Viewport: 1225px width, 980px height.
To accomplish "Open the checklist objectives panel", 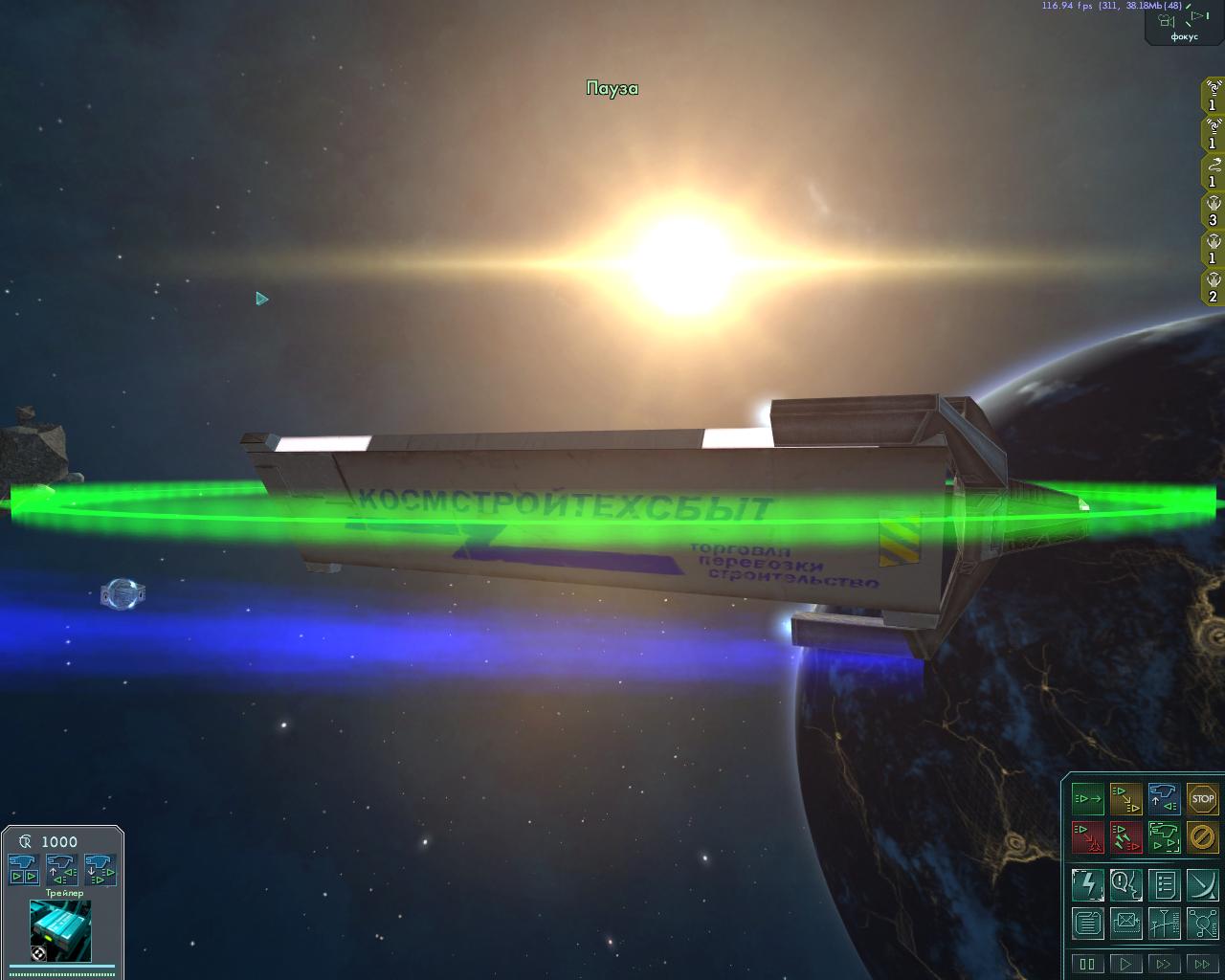I will 1164,884.
